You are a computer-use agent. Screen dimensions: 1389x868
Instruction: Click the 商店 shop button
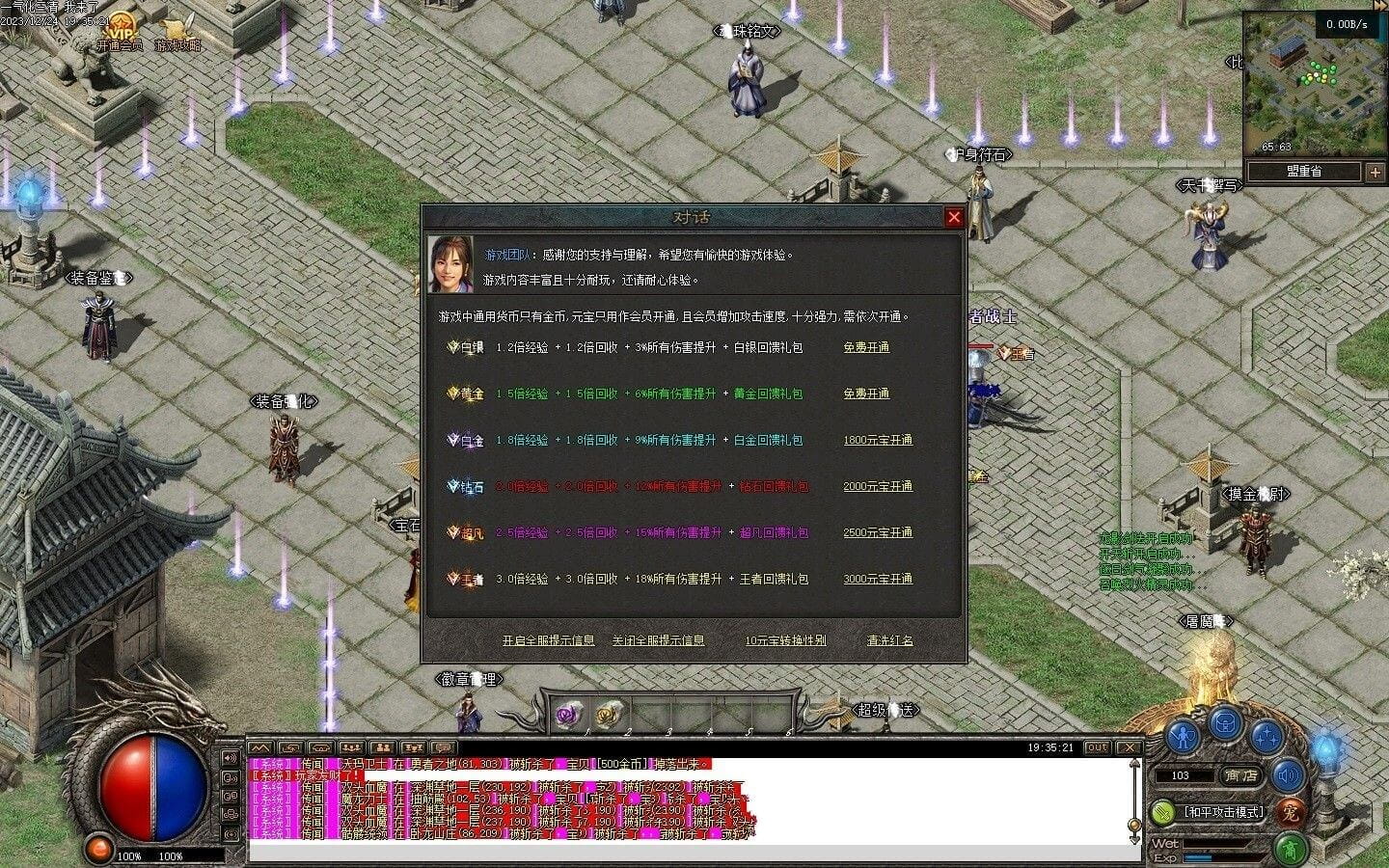(x=1240, y=775)
